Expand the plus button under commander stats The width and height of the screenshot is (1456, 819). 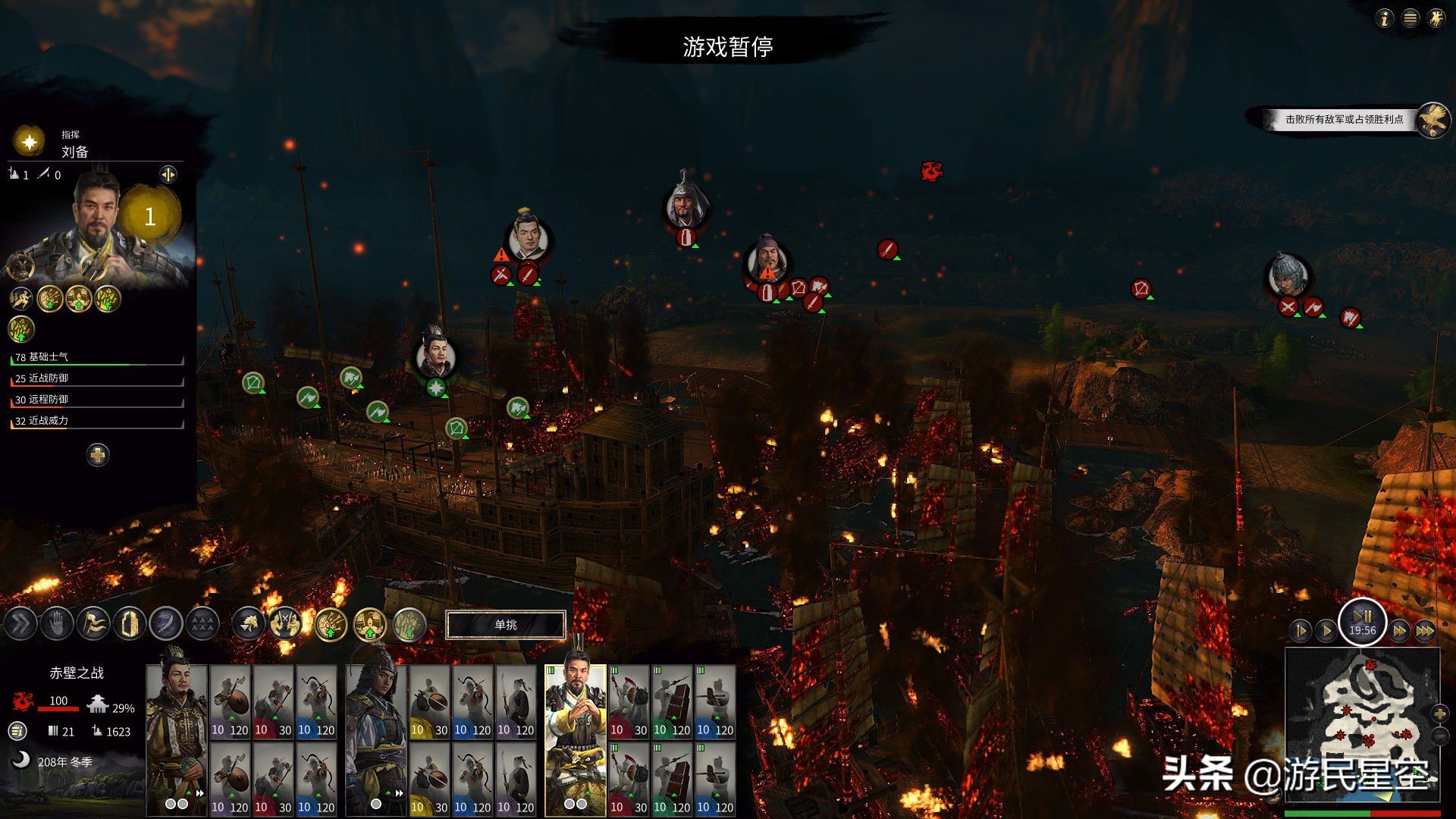(x=98, y=455)
